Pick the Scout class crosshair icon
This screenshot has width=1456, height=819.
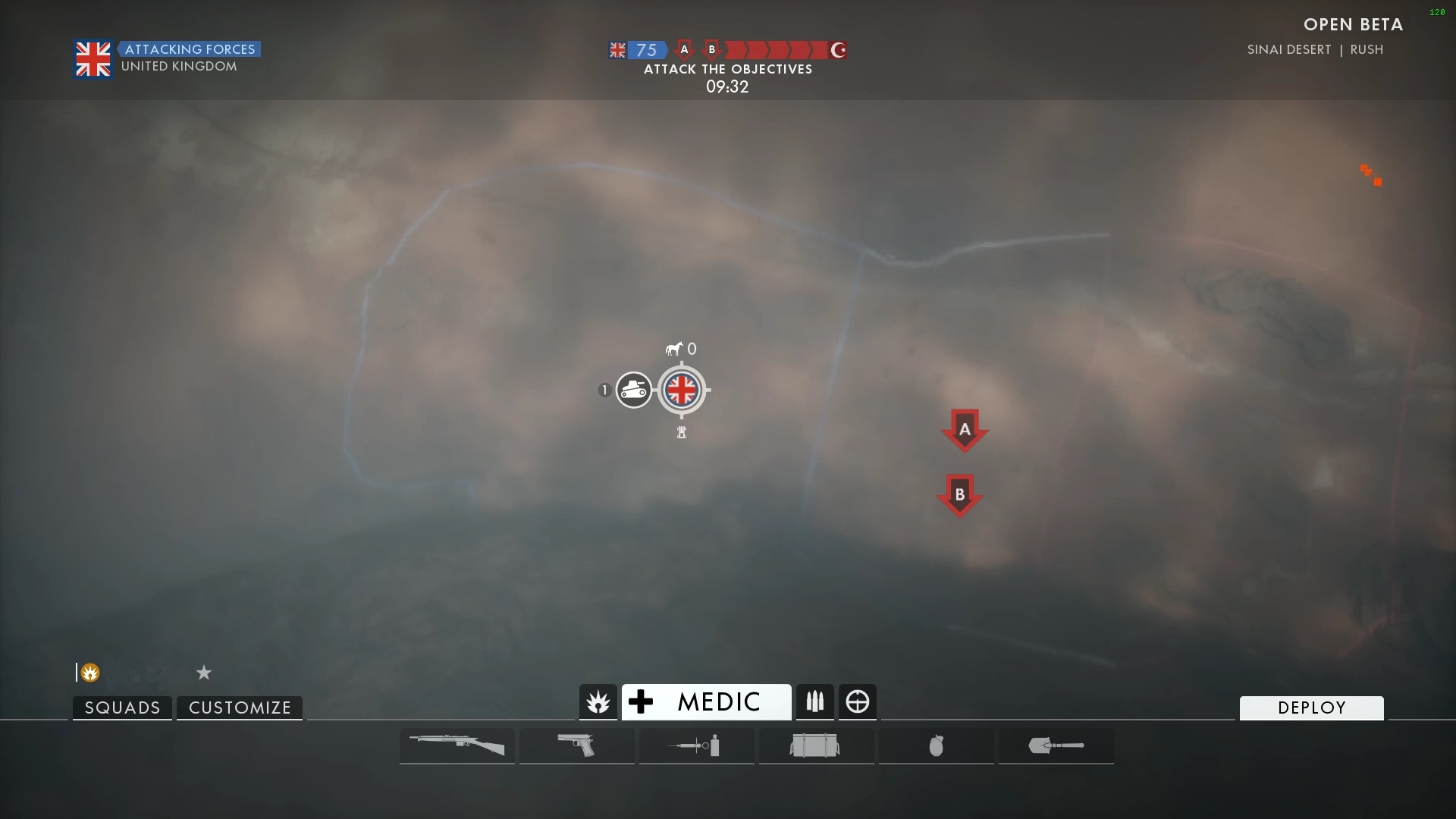(x=858, y=702)
